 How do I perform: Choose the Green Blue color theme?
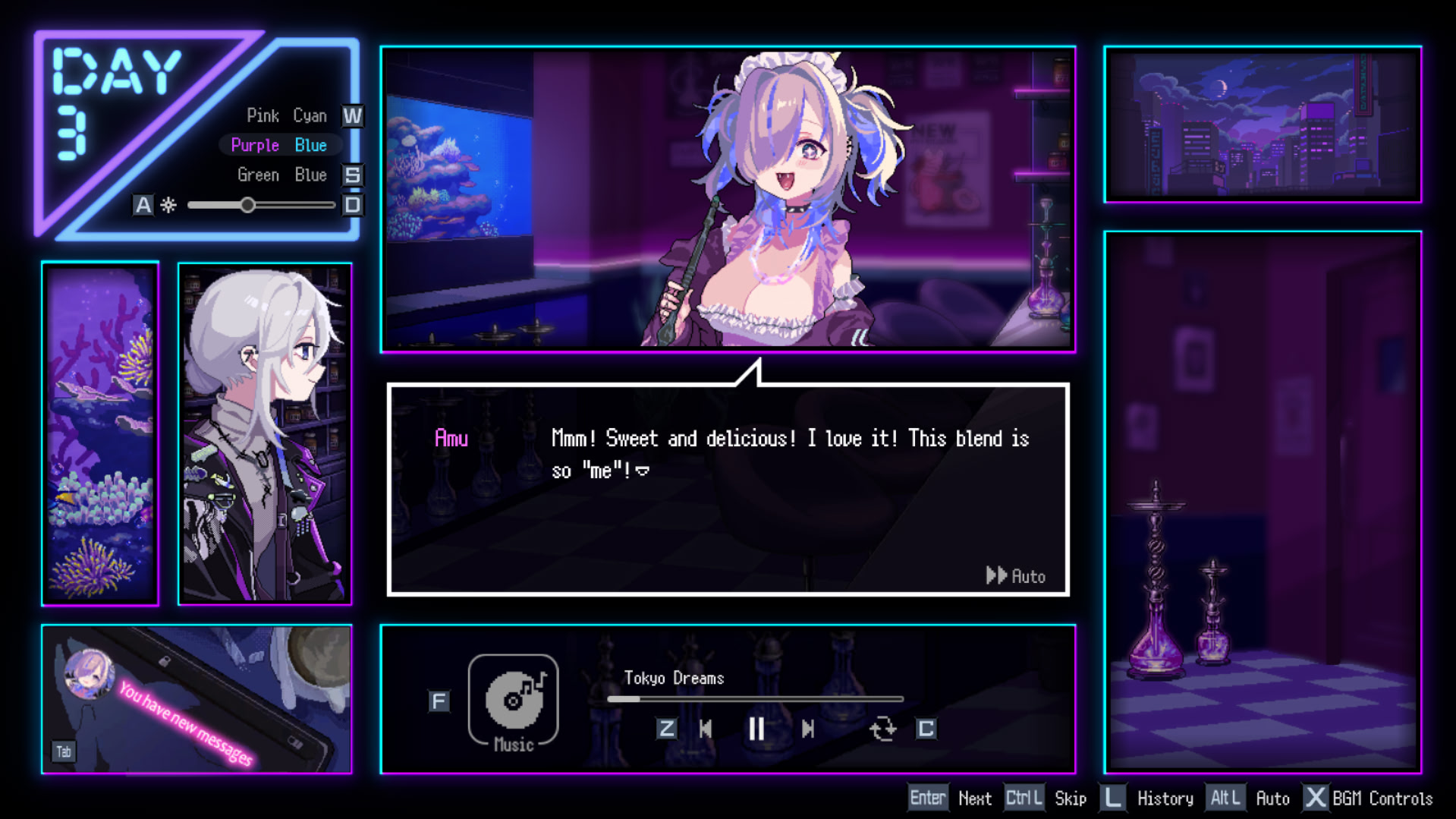tap(281, 175)
